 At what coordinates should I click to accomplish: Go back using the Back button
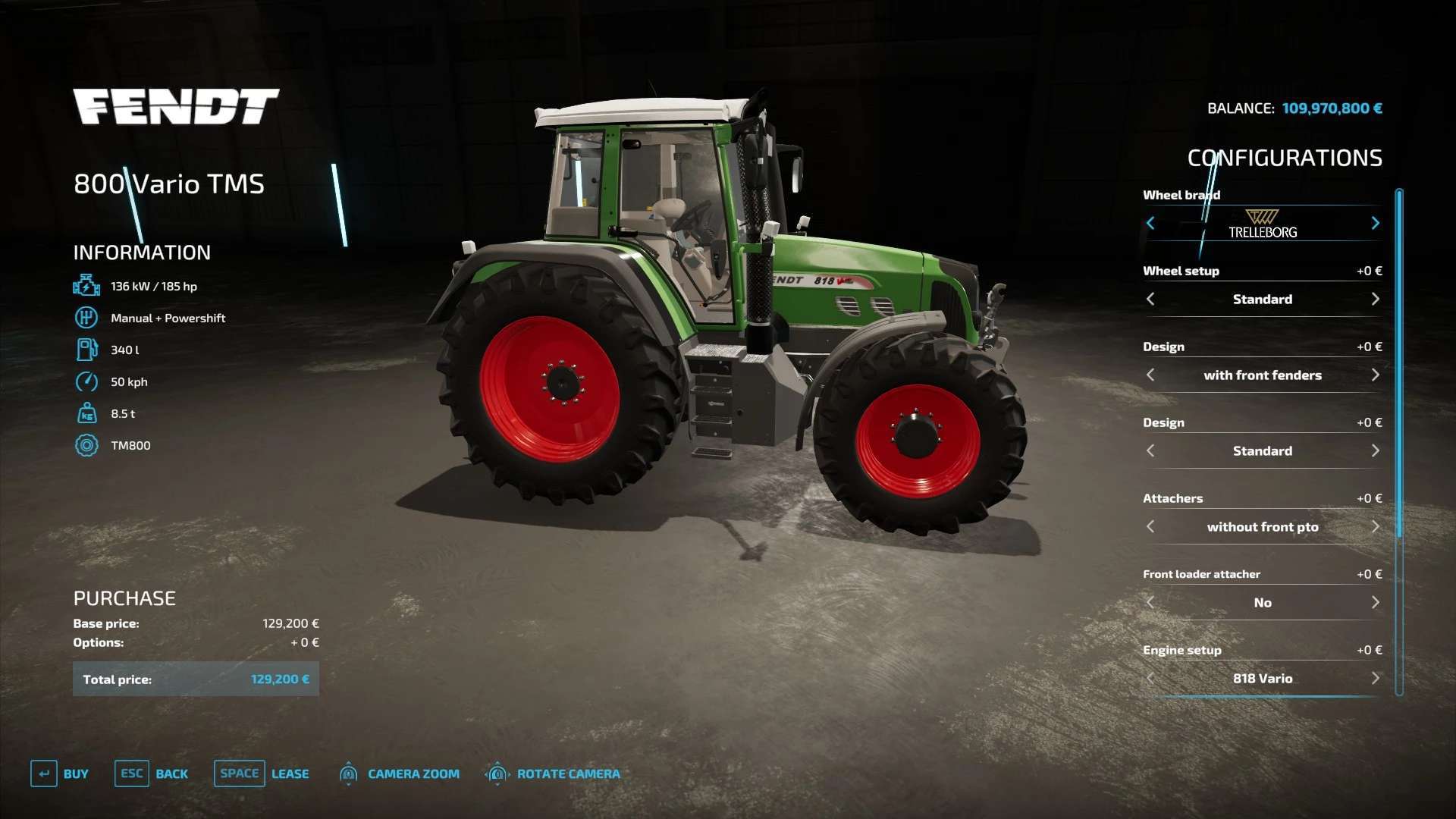point(152,773)
